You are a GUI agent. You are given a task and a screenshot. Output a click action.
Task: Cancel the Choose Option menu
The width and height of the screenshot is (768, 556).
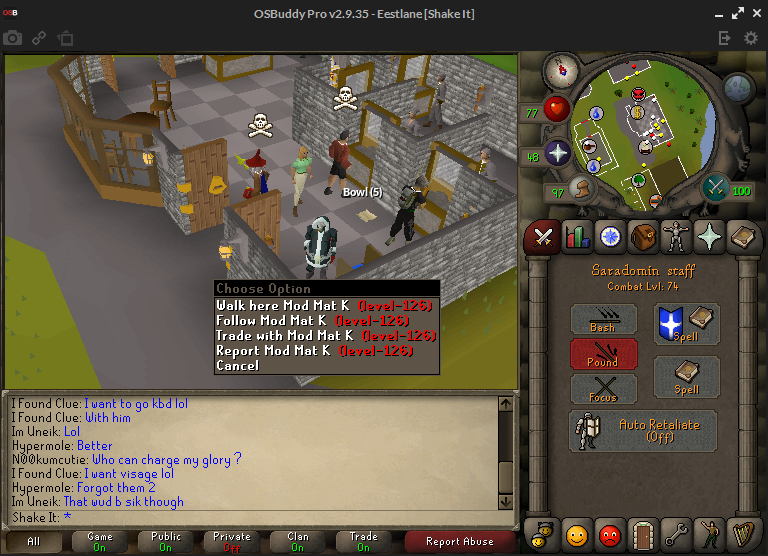point(238,365)
